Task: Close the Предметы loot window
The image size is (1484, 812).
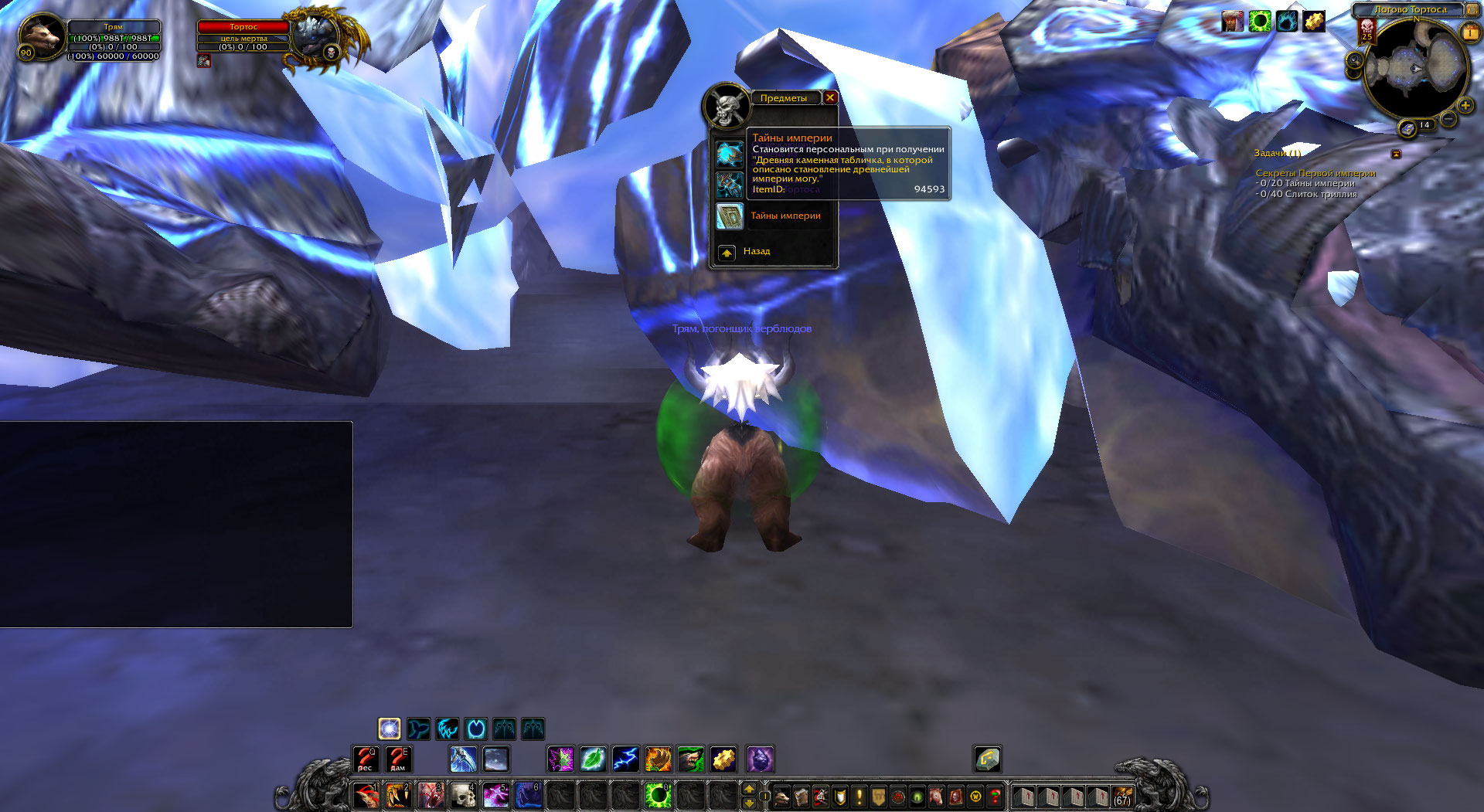Action: point(829,97)
